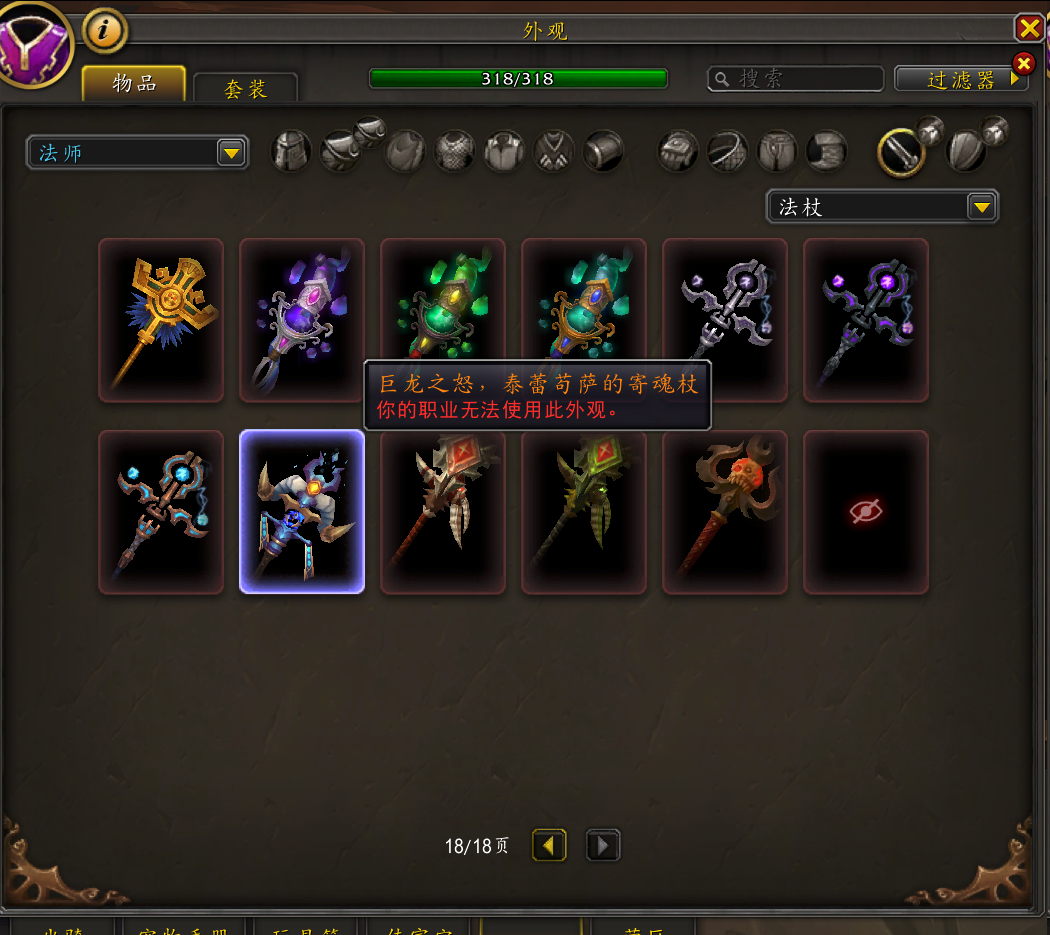
Task: Open the info help button
Action: click(x=104, y=30)
